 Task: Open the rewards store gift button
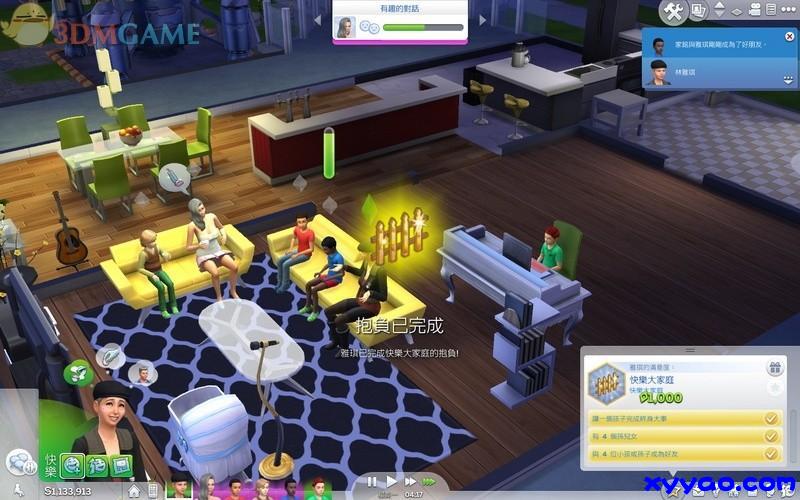pos(774,368)
